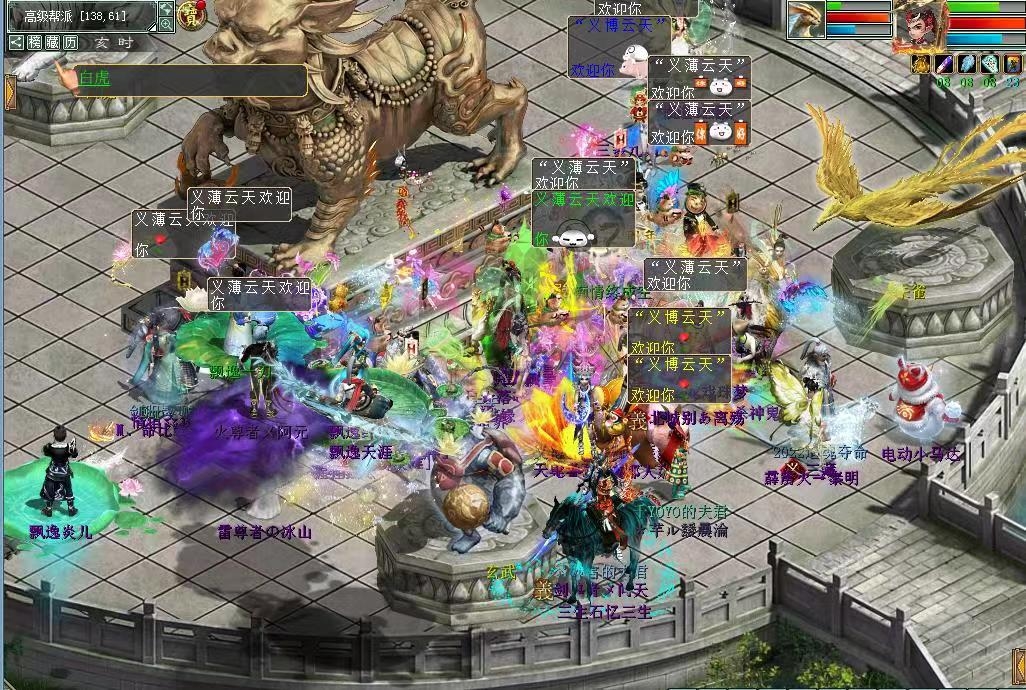The width and height of the screenshot is (1026, 690).
Task: Open the 榜 ranking button
Action: click(35, 42)
